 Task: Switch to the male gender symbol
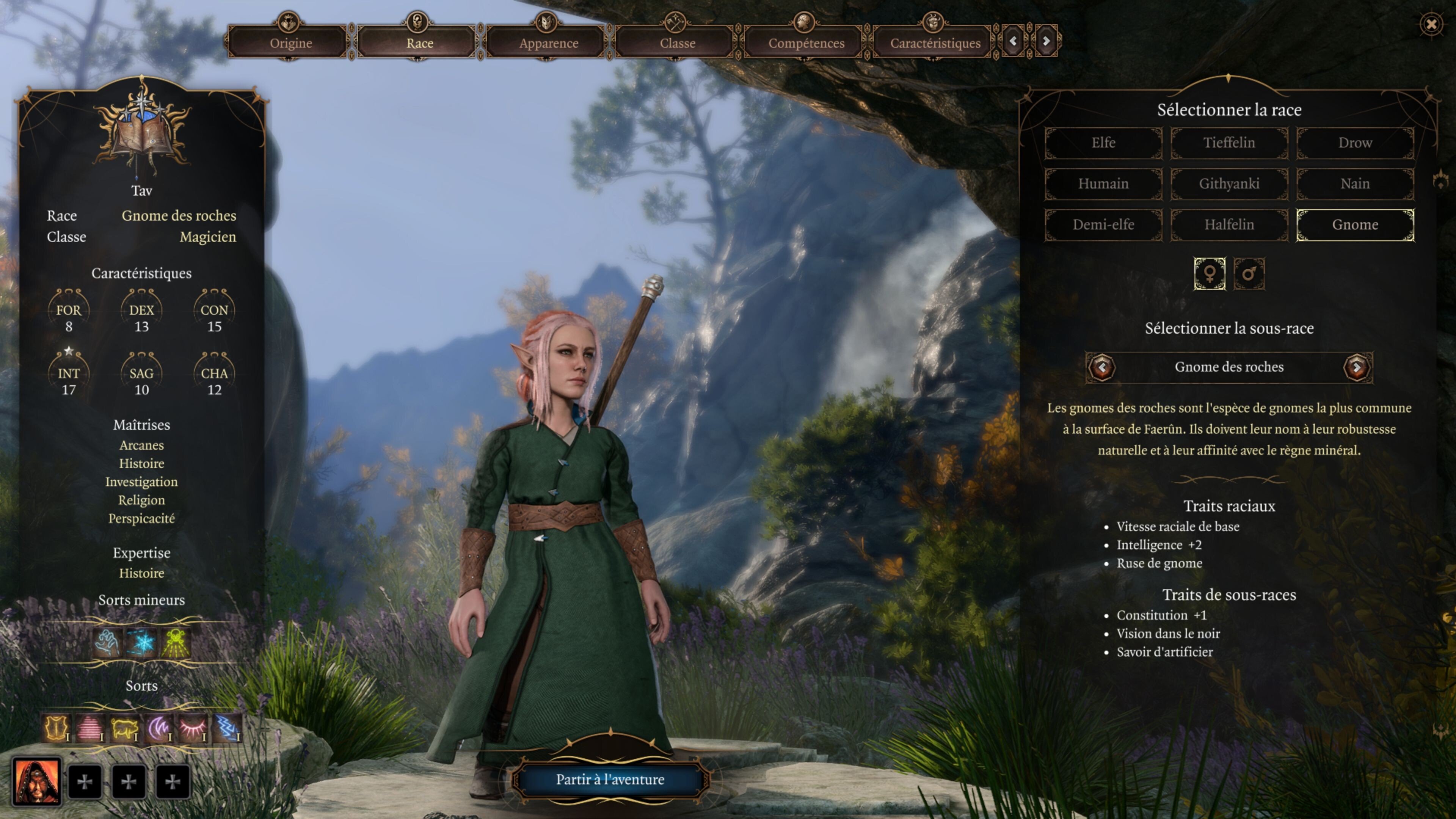(1249, 274)
